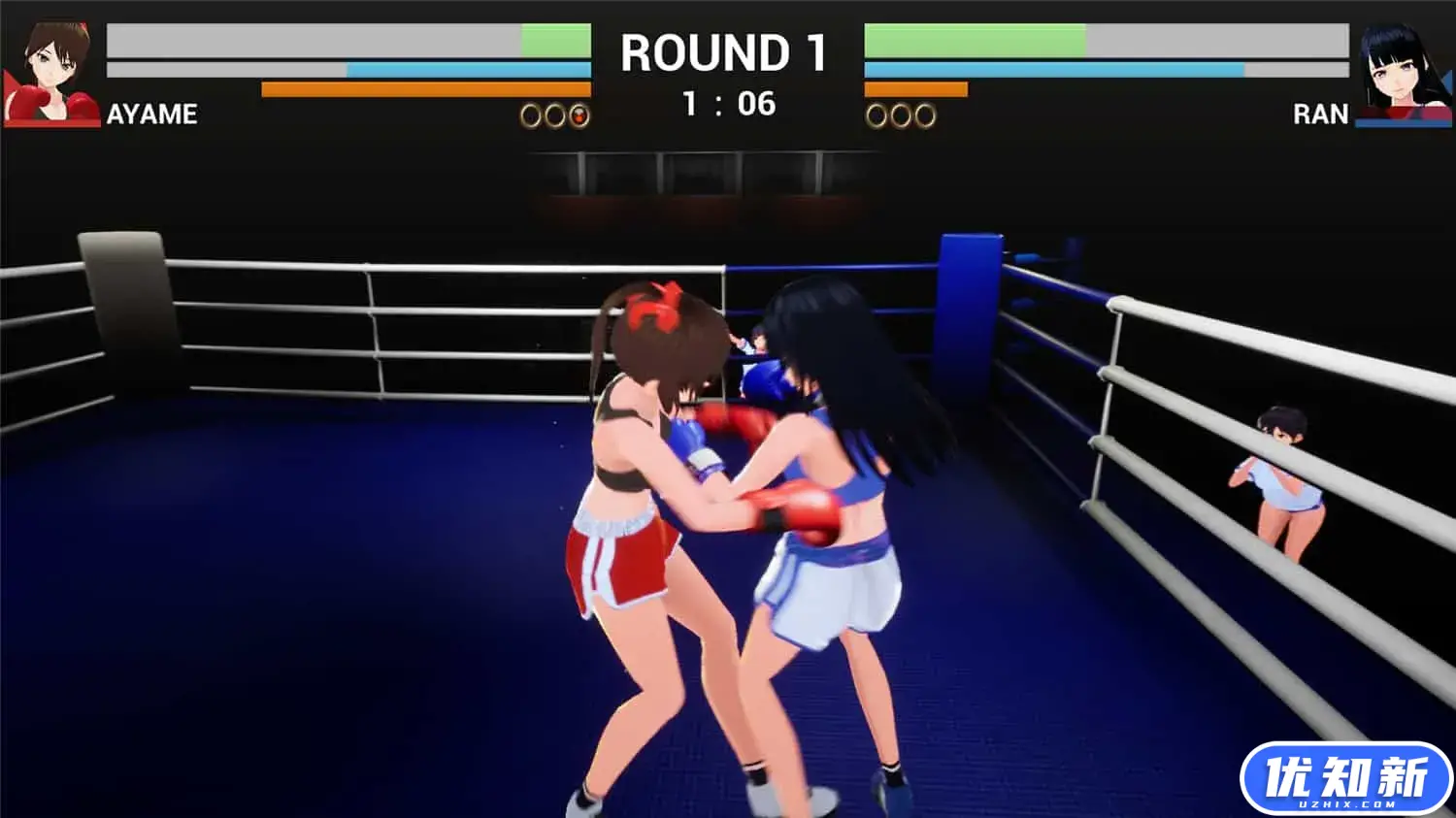
Task: Select AYAME's first knockdown ring indicator
Action: [529, 115]
